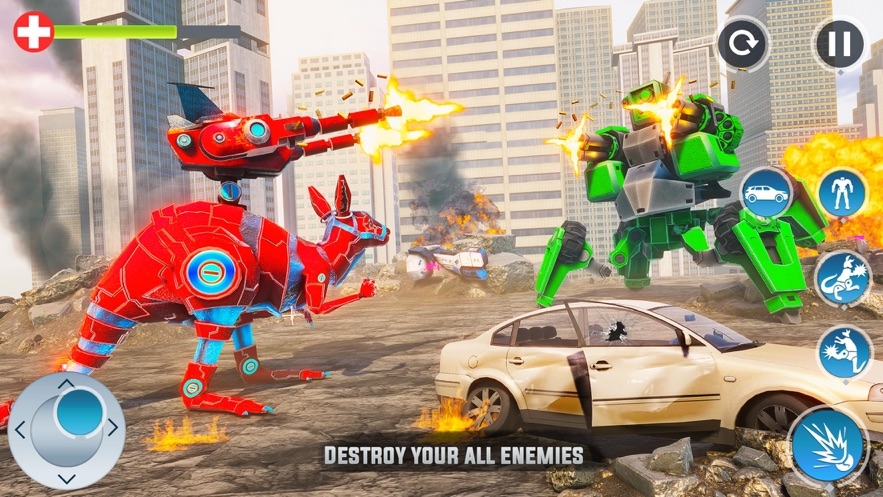Use the kangaroo kick attack icon
The width and height of the screenshot is (883, 497).
coord(843,352)
